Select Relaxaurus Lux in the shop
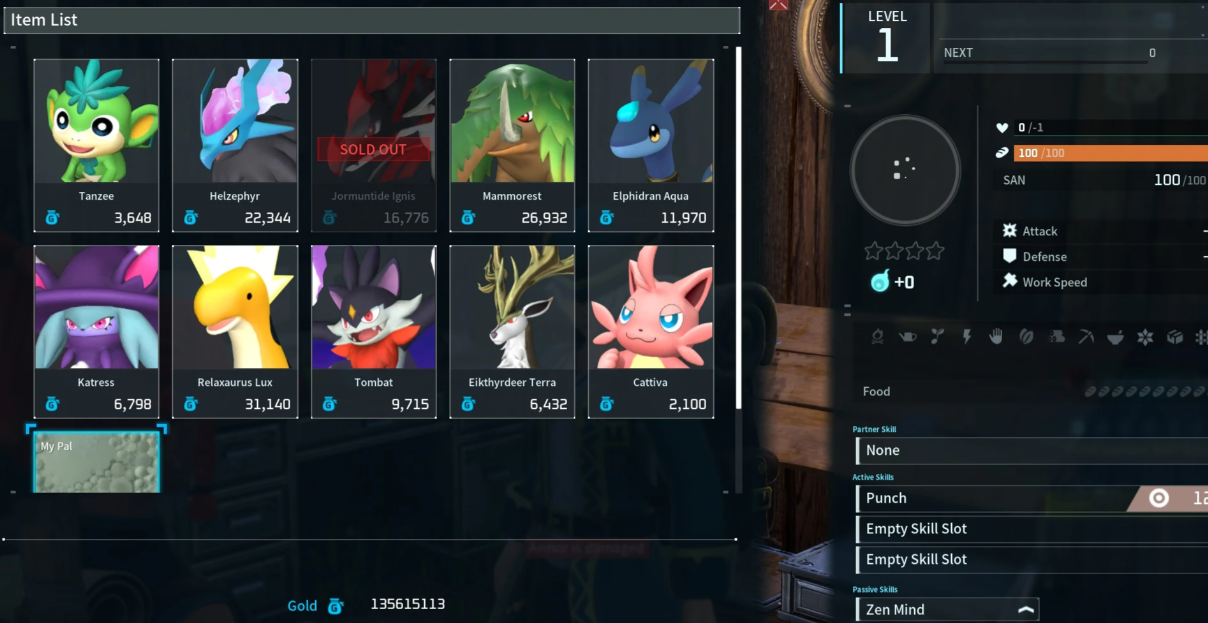Image resolution: width=1208 pixels, height=623 pixels. (235, 331)
